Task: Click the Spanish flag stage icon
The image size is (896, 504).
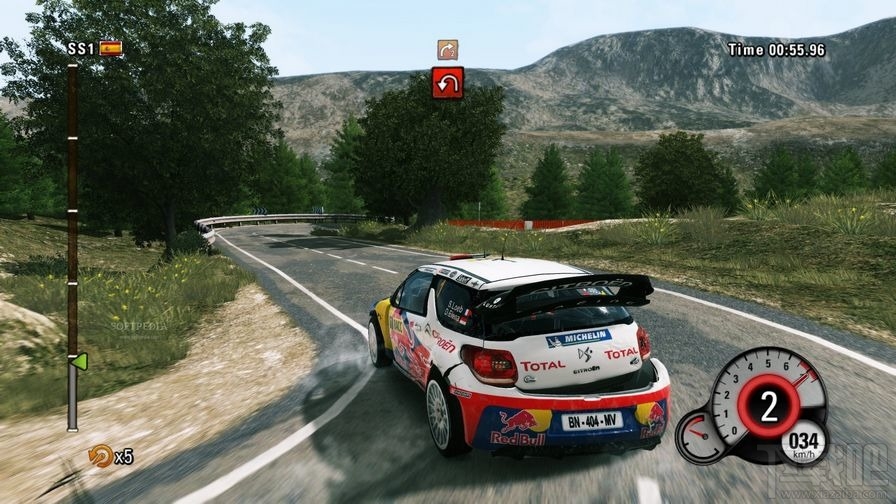Action: coord(110,47)
